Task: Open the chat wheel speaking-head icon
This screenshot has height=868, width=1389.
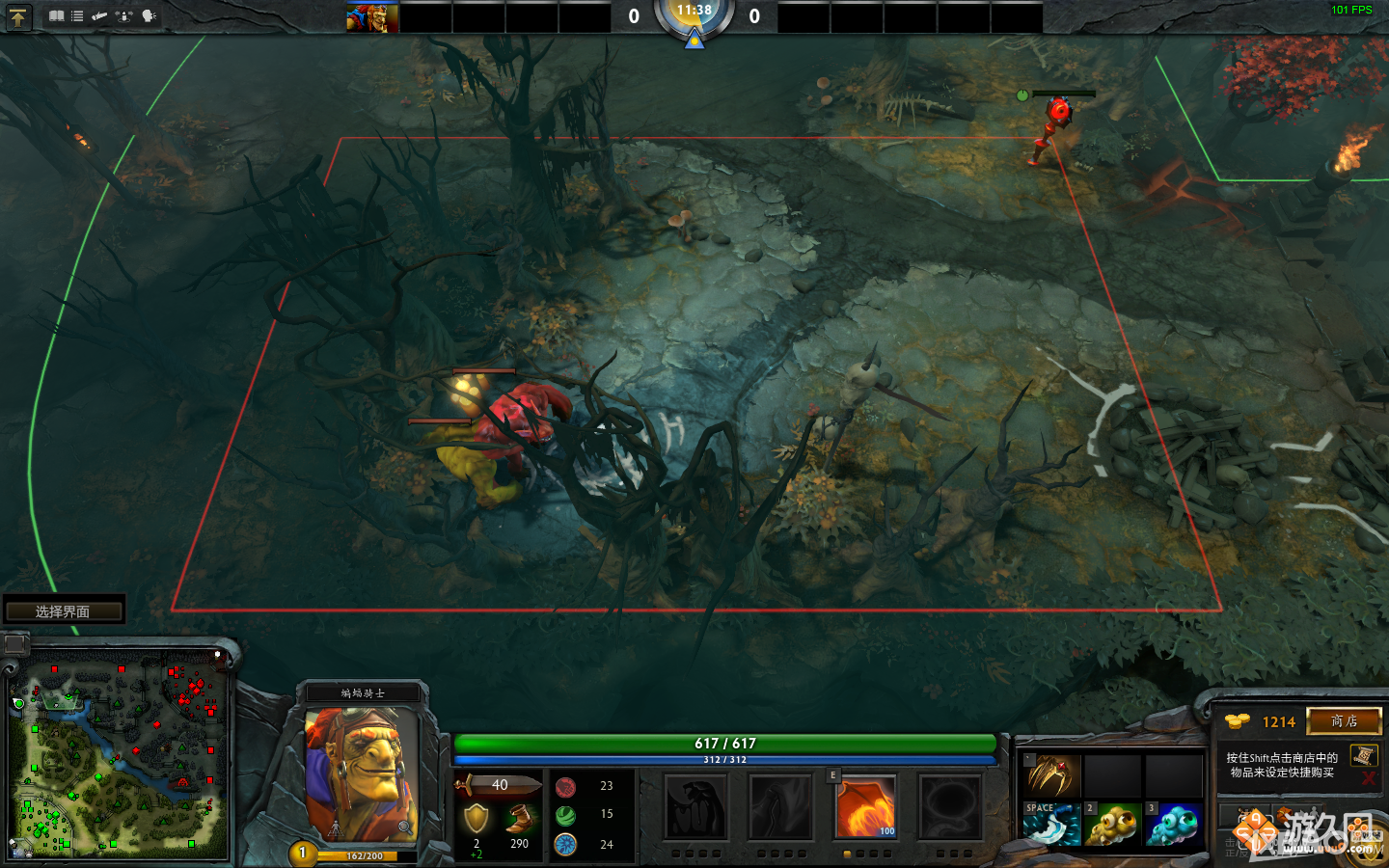Action: (149, 16)
